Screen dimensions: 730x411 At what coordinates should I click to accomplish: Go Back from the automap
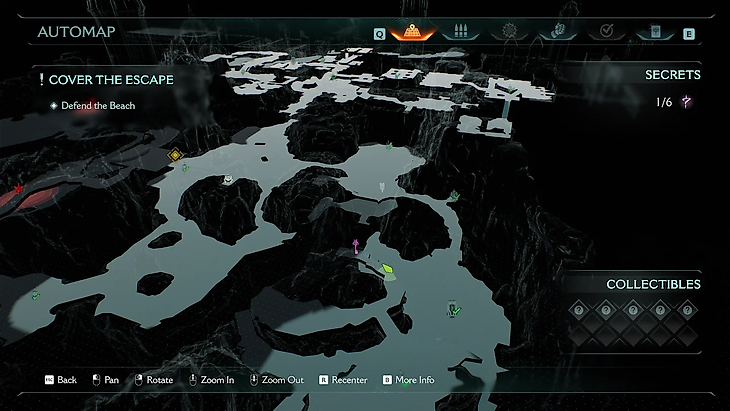point(60,380)
